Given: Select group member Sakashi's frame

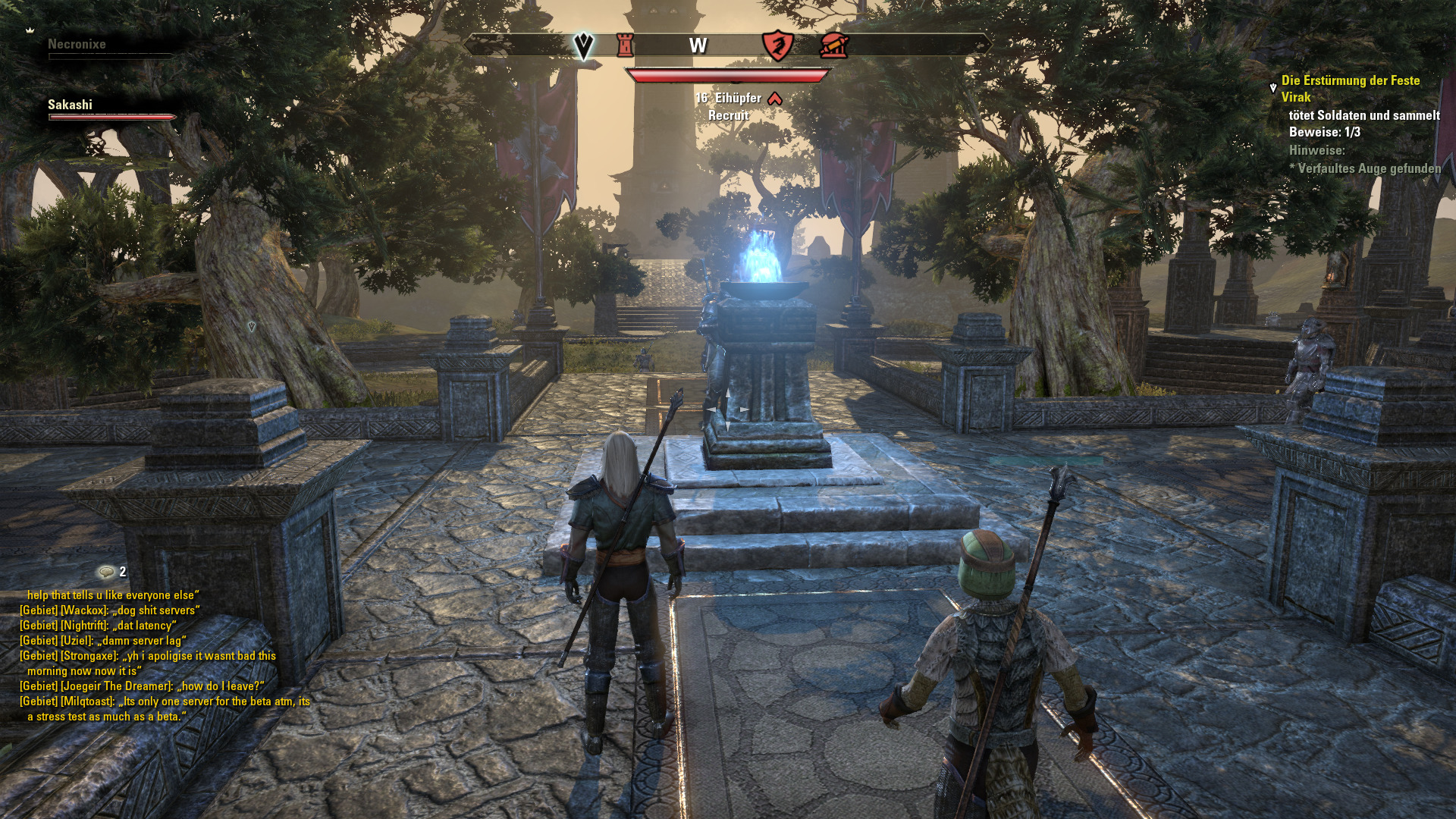Looking at the screenshot, I should point(71,105).
